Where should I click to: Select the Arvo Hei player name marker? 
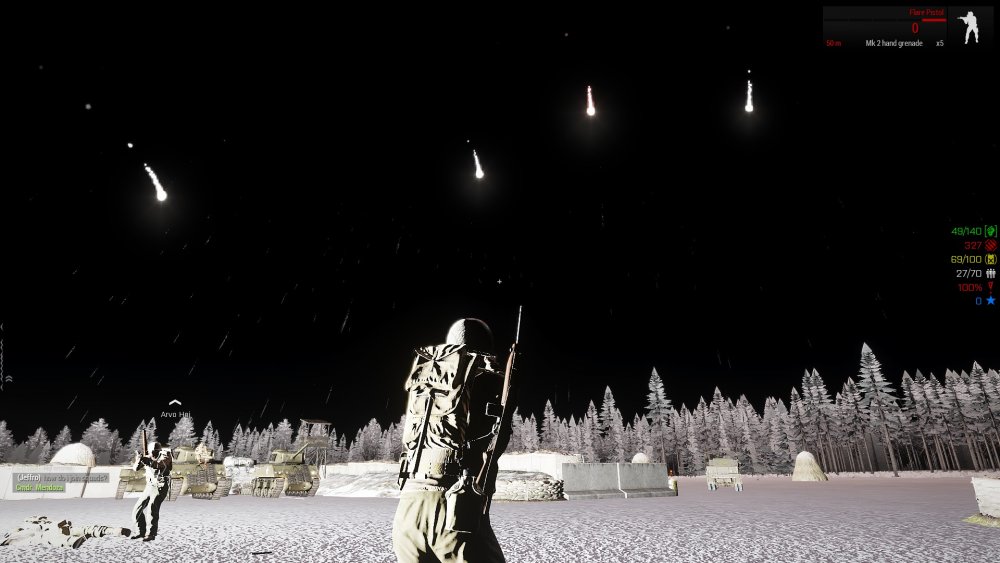click(x=175, y=414)
